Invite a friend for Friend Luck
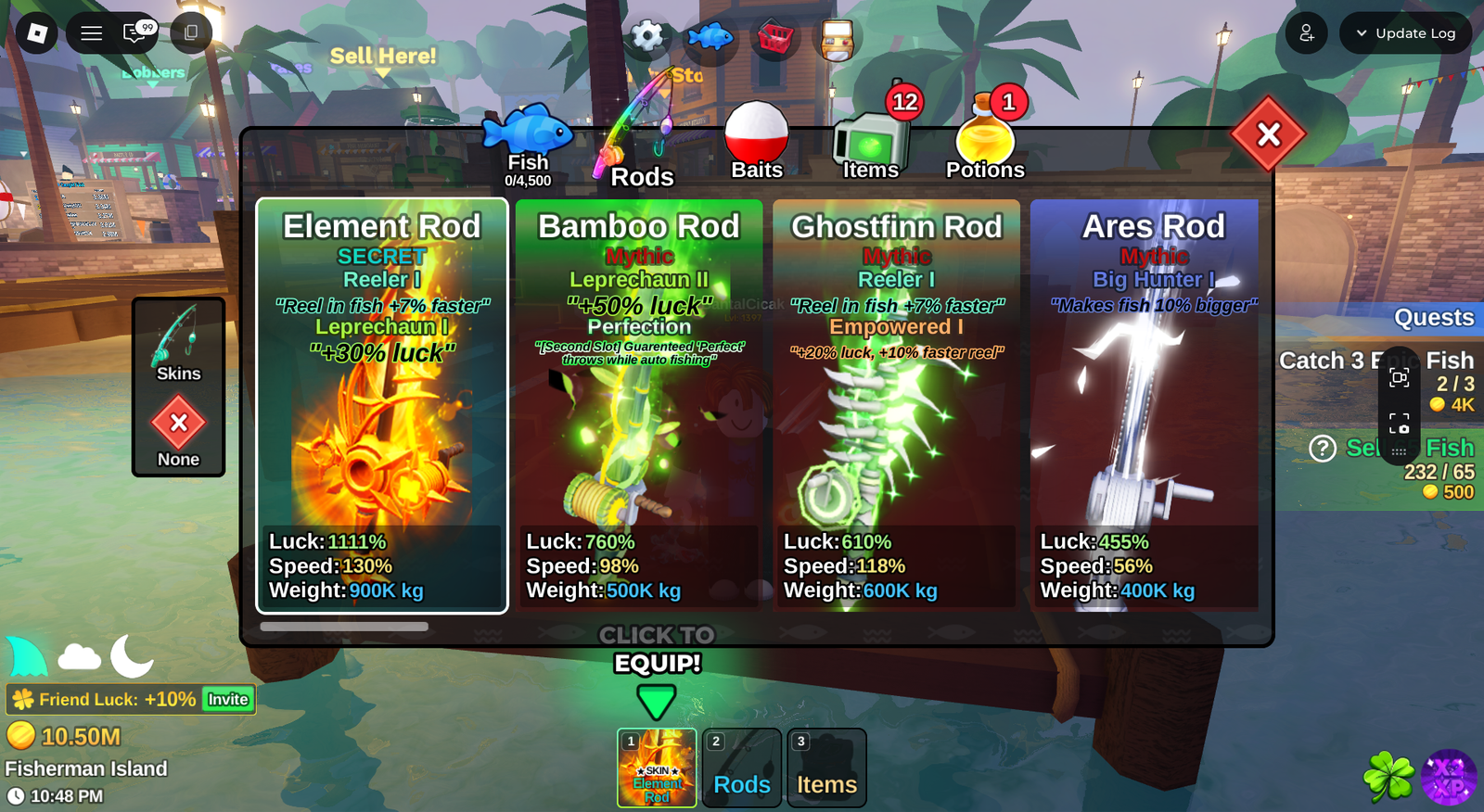The height and width of the screenshot is (812, 1484). tap(228, 699)
